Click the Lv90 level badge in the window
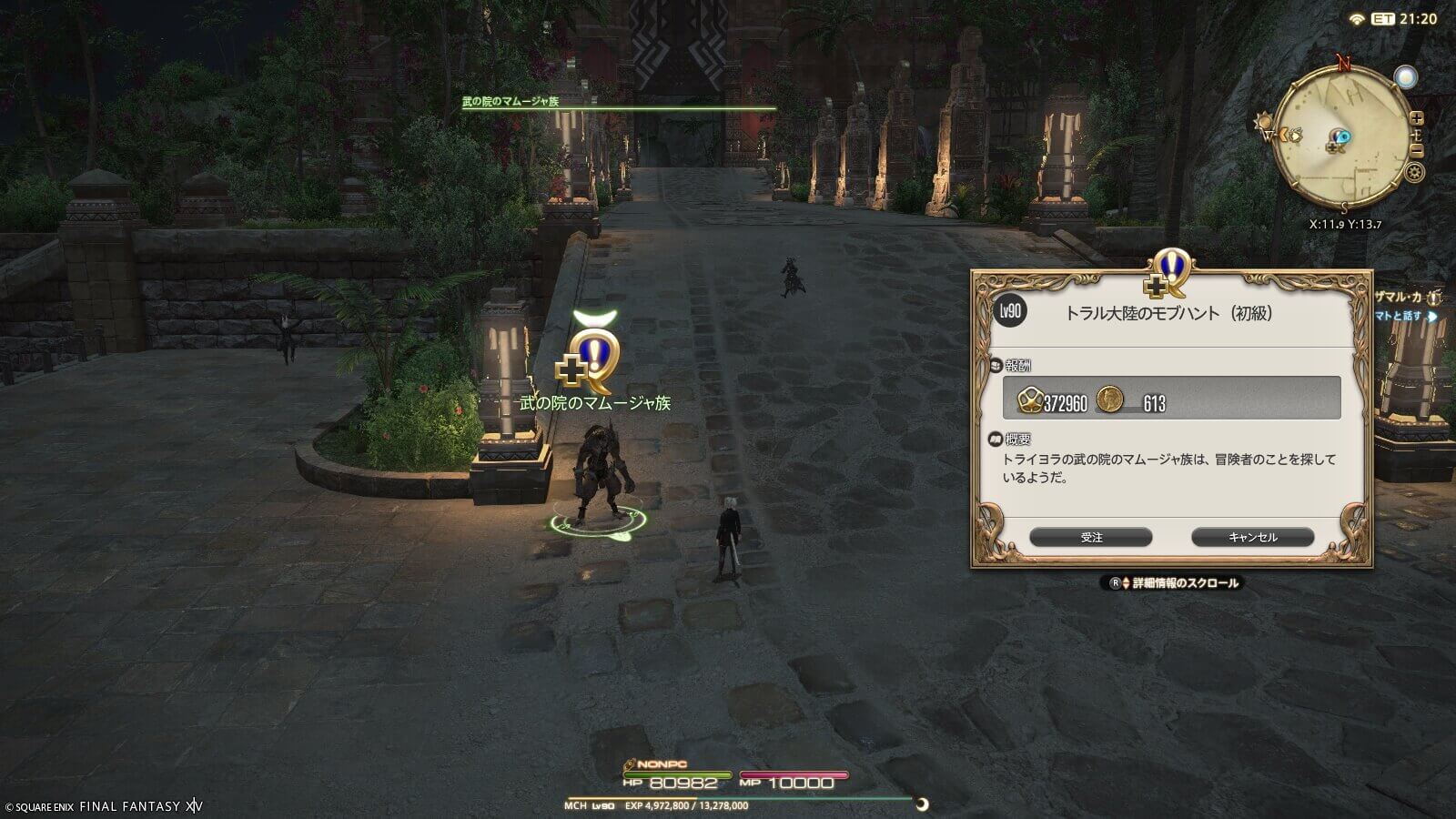The width and height of the screenshot is (1456, 819). pos(1011,310)
